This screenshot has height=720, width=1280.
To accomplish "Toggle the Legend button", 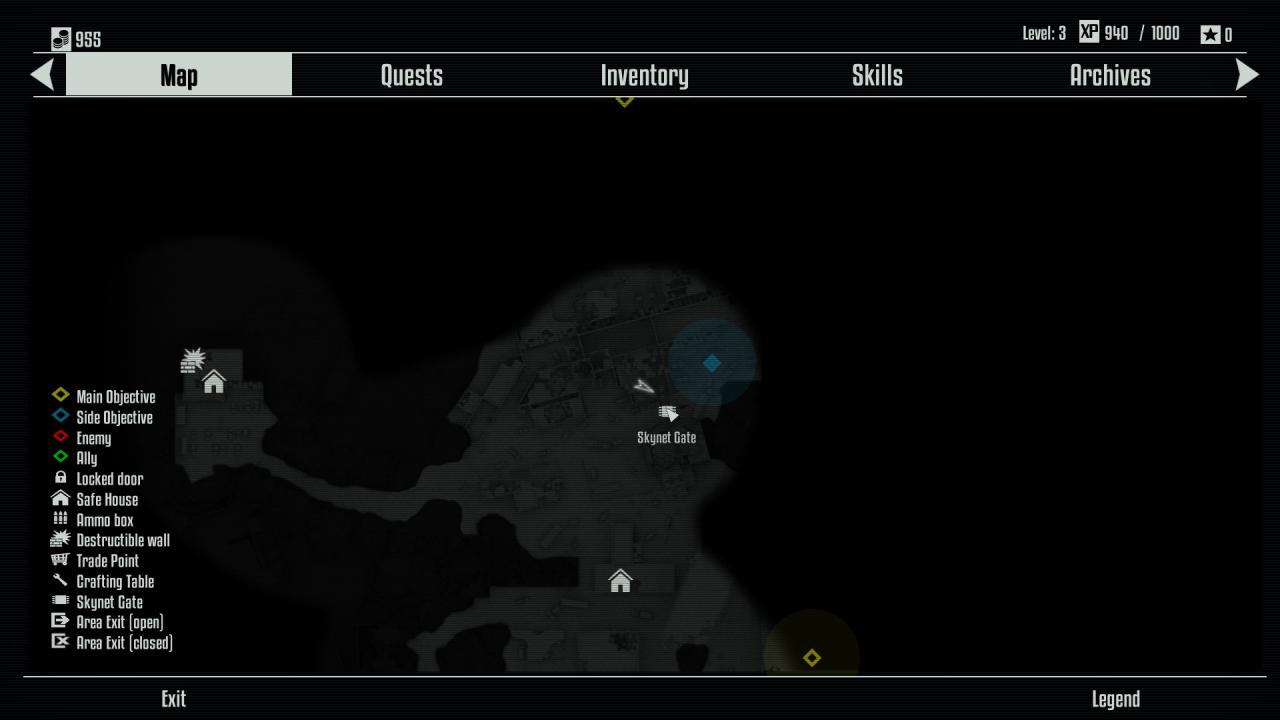I will pyautogui.click(x=1115, y=699).
